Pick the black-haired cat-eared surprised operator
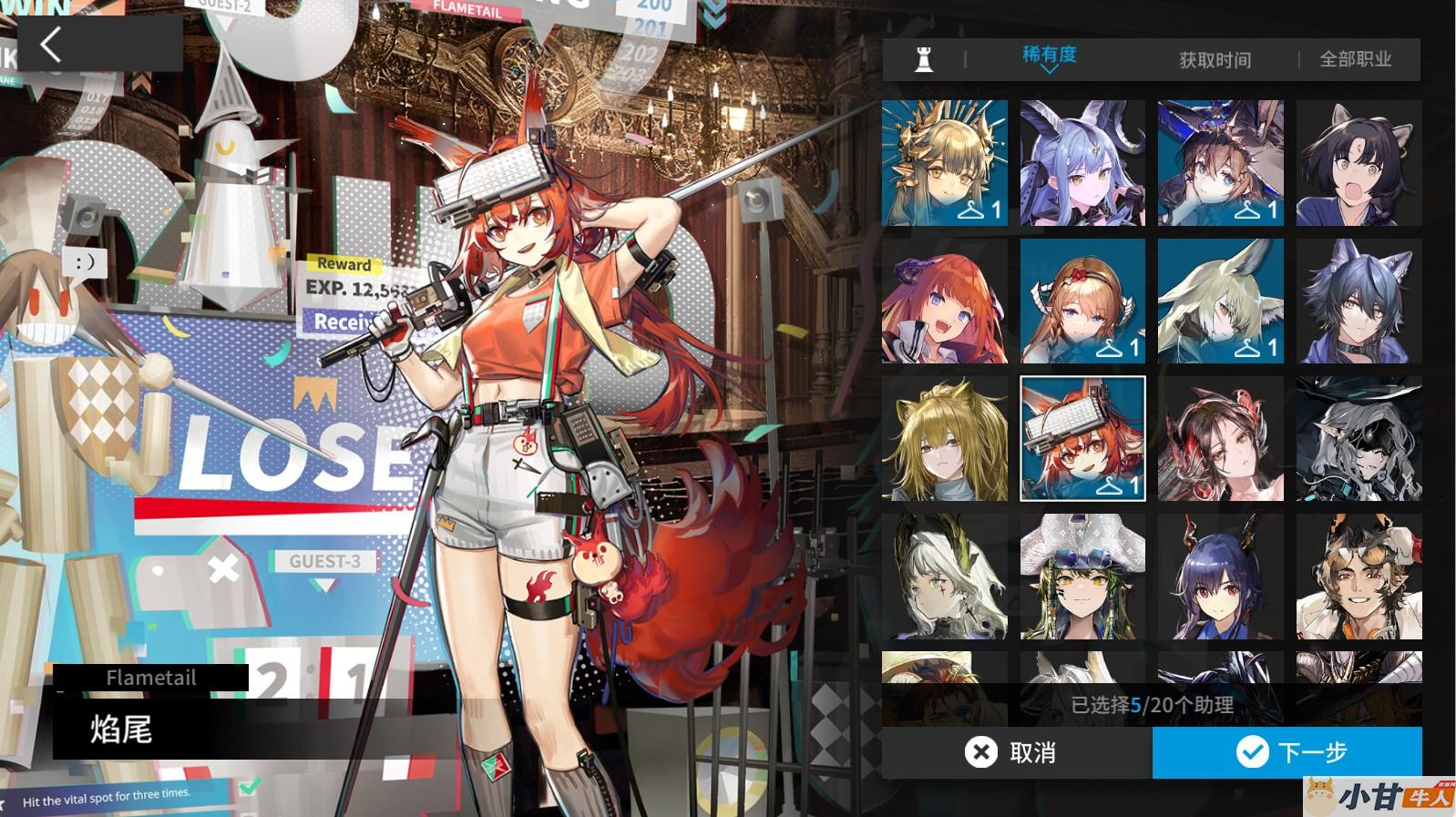1456x817 pixels. 1359,163
